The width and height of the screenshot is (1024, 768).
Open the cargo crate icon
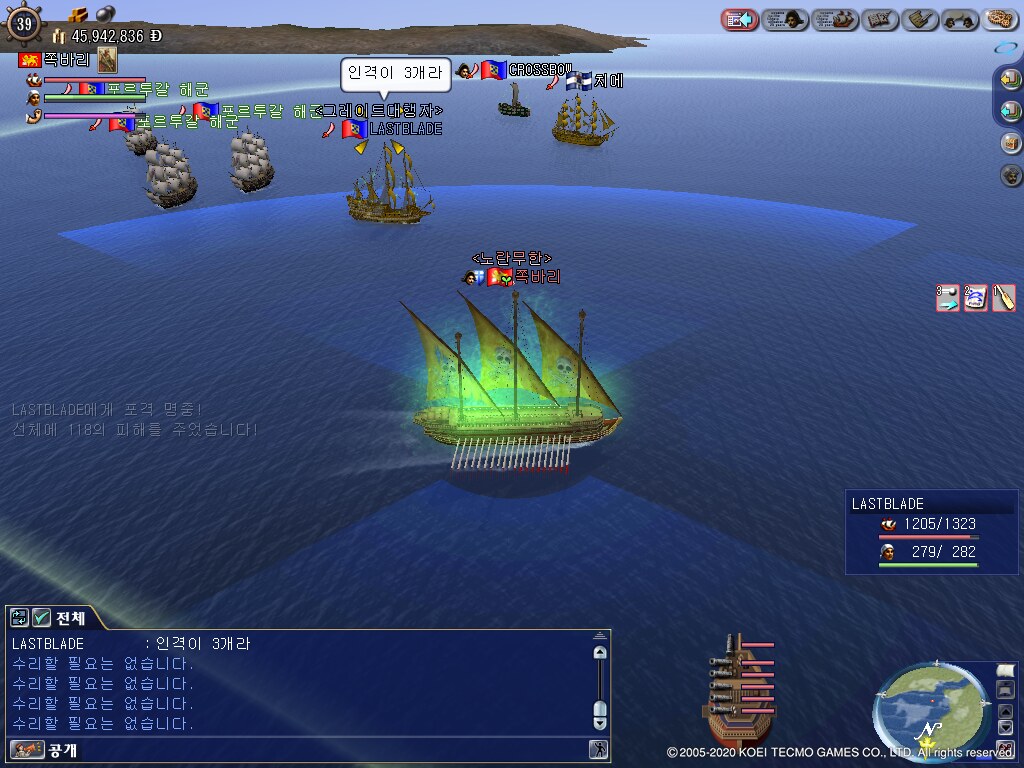pyautogui.click(x=1011, y=143)
